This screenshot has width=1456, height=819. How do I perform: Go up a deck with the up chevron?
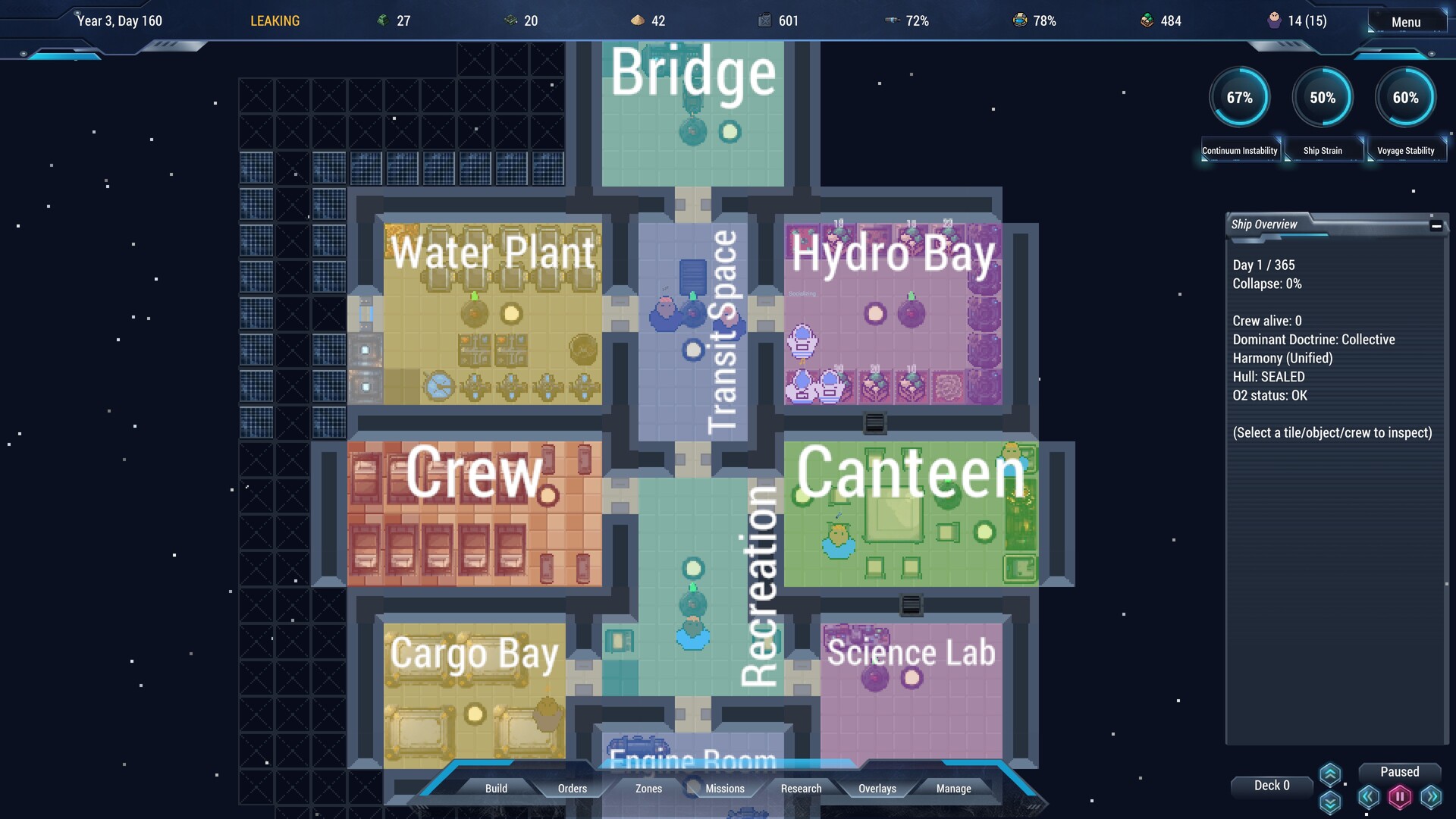tap(1329, 772)
